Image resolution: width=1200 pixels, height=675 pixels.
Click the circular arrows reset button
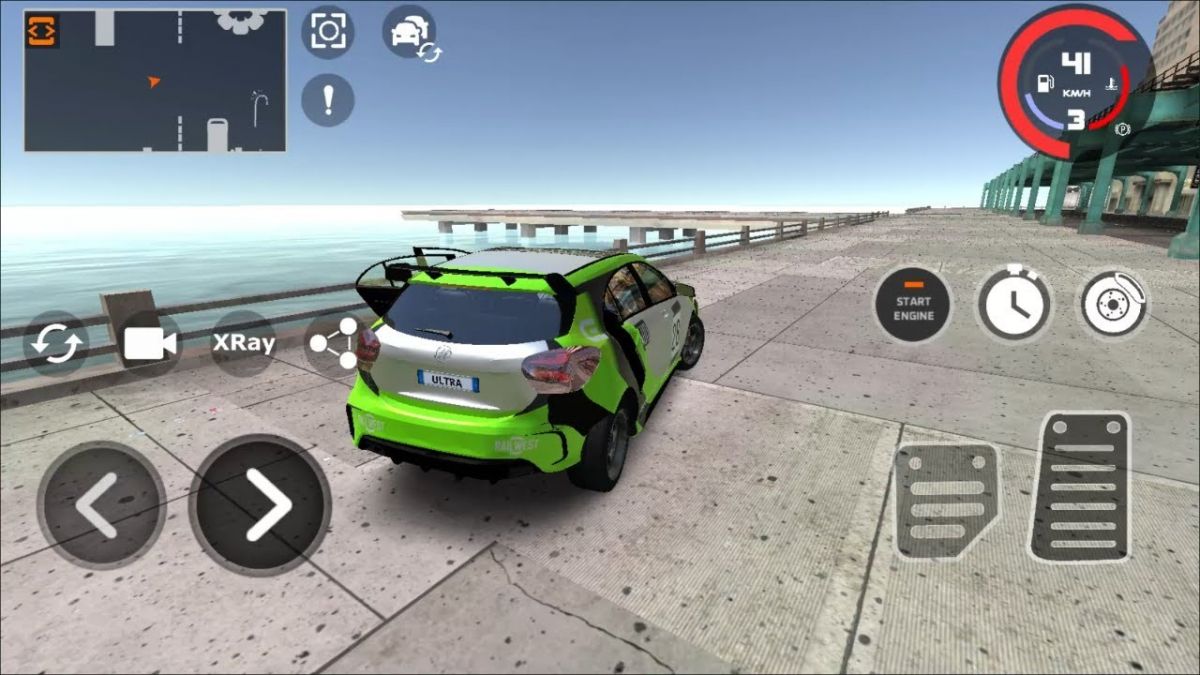tap(57, 344)
